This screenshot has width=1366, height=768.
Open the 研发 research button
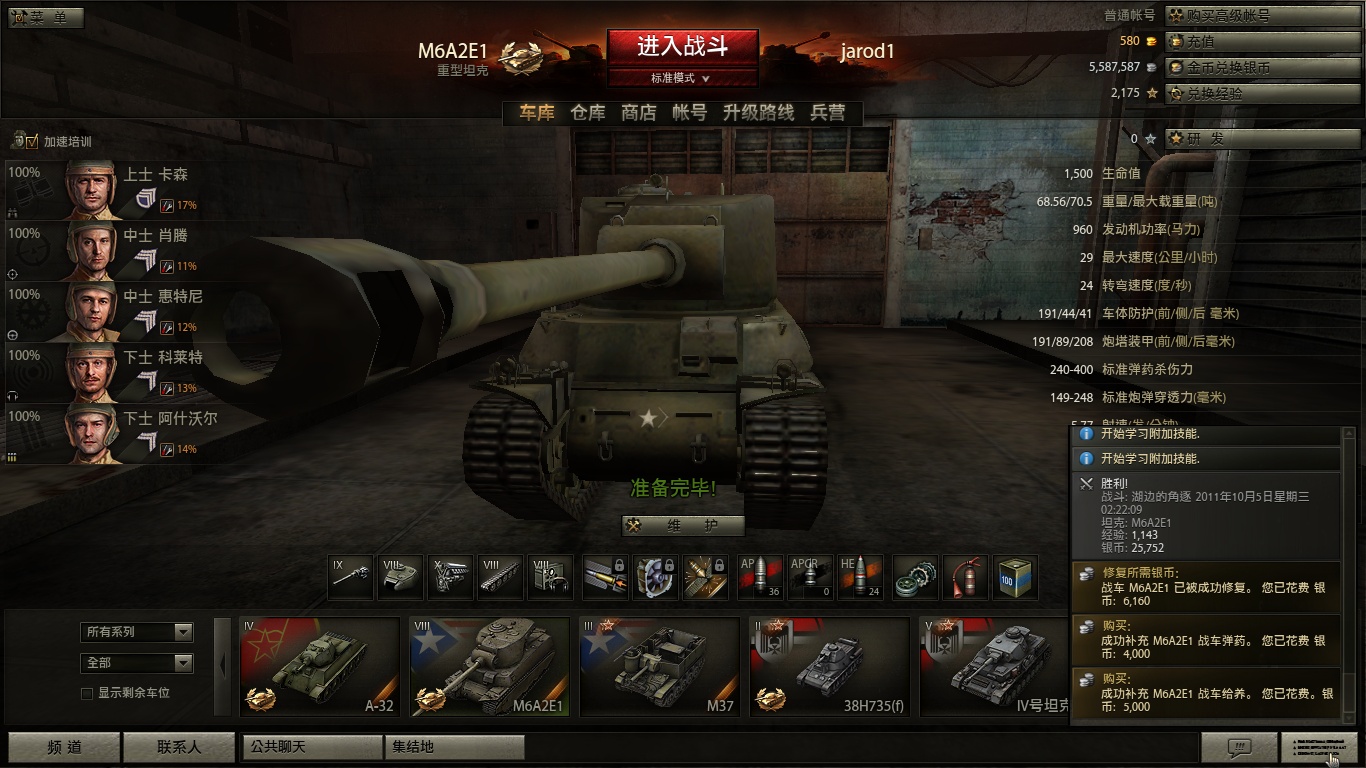coord(1263,139)
